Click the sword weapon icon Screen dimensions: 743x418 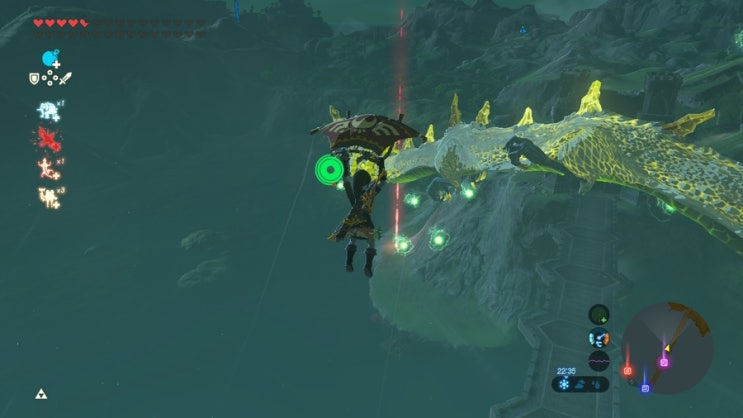coord(66,78)
